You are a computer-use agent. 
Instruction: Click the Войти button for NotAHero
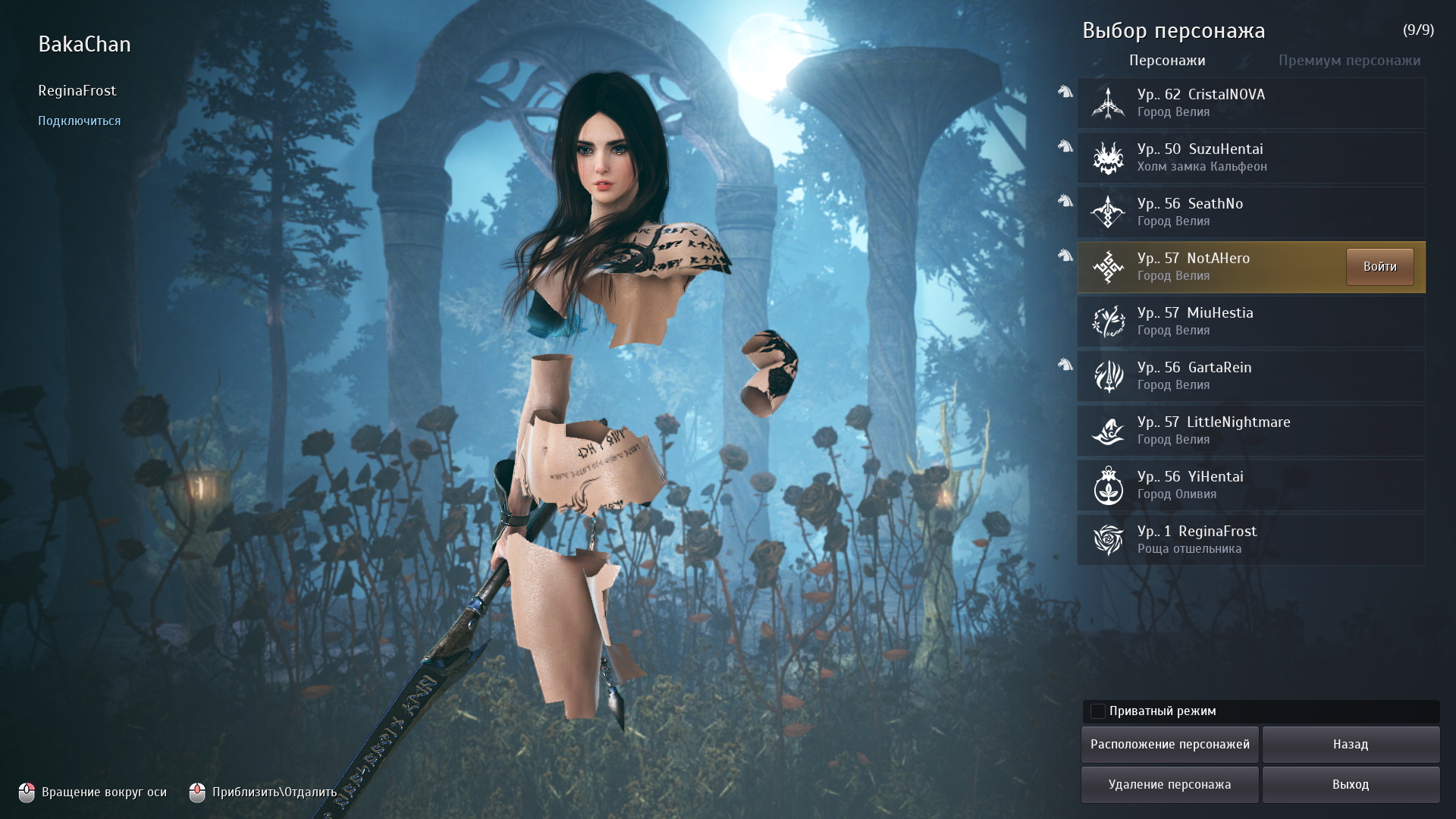pos(1379,267)
